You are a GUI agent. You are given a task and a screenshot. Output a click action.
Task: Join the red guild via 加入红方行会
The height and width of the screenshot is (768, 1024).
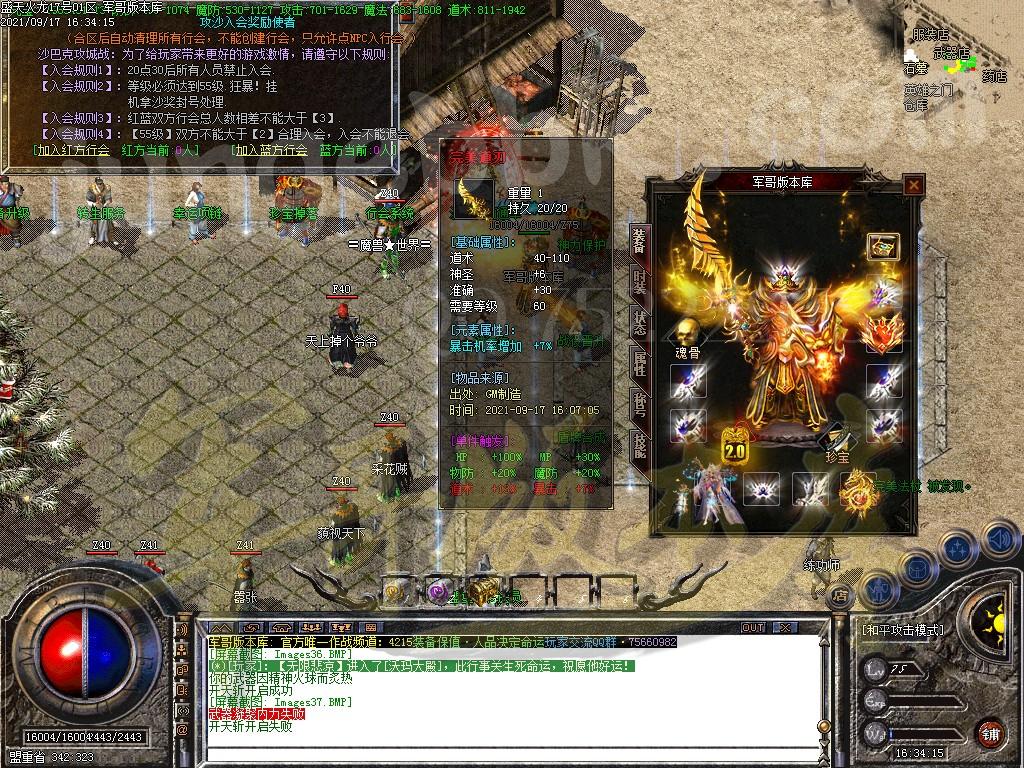70,150
